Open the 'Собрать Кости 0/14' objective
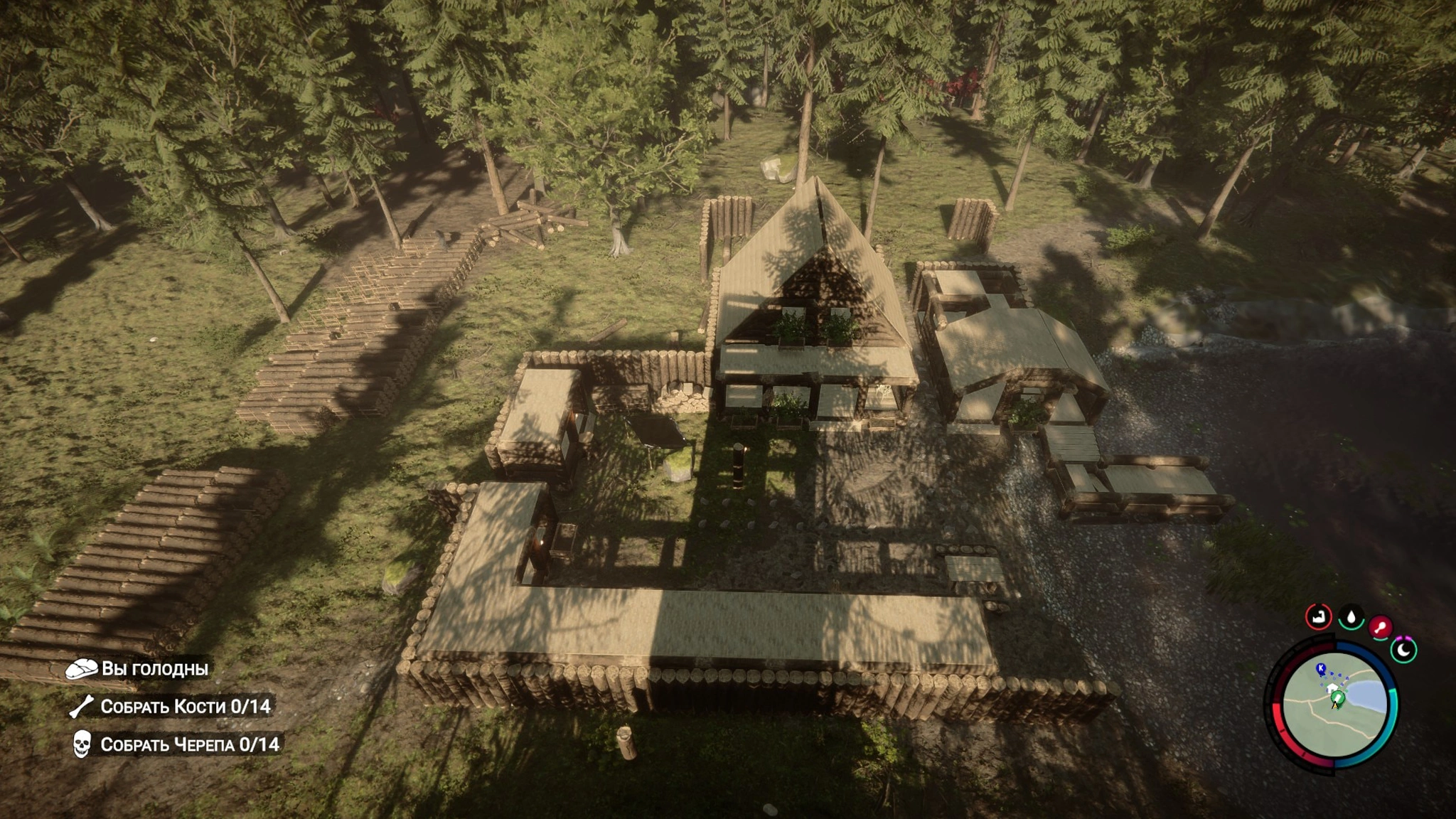The width and height of the screenshot is (1456, 819). pyautogui.click(x=185, y=706)
